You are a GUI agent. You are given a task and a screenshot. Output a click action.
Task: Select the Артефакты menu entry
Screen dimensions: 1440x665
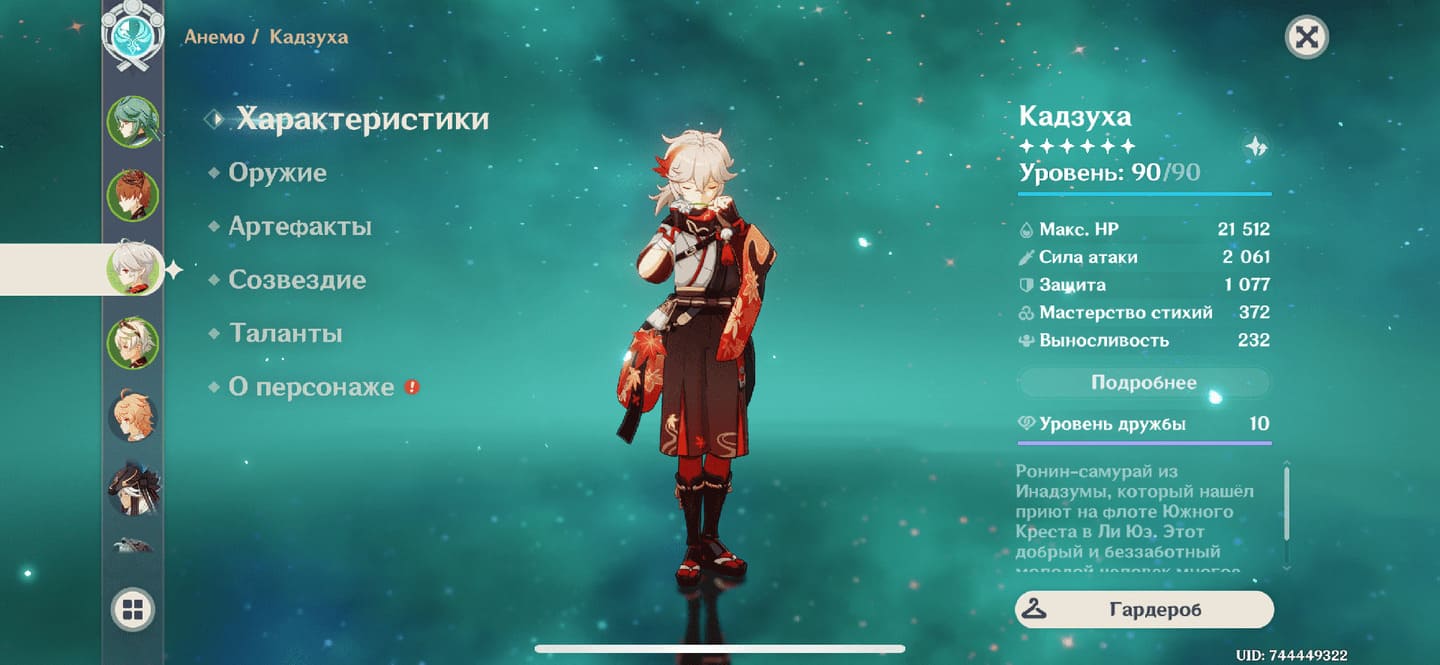pos(300,227)
